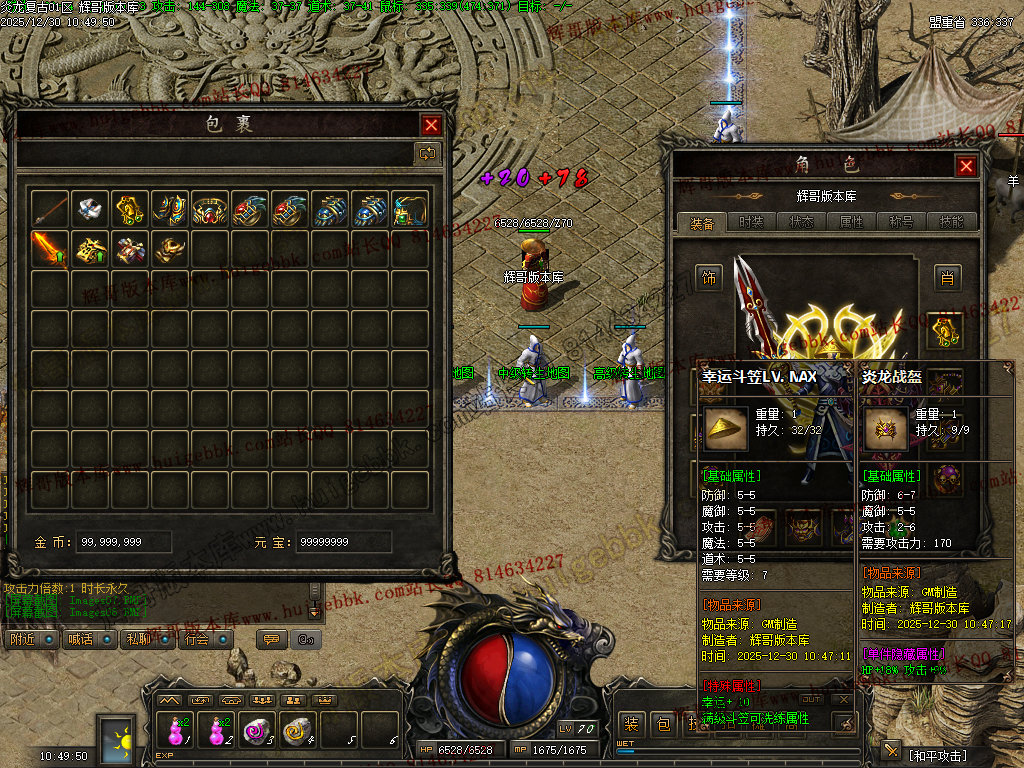Pick the teal gold helmet in bag
Image resolution: width=1024 pixels, height=768 pixels.
pyautogui.click(x=410, y=209)
